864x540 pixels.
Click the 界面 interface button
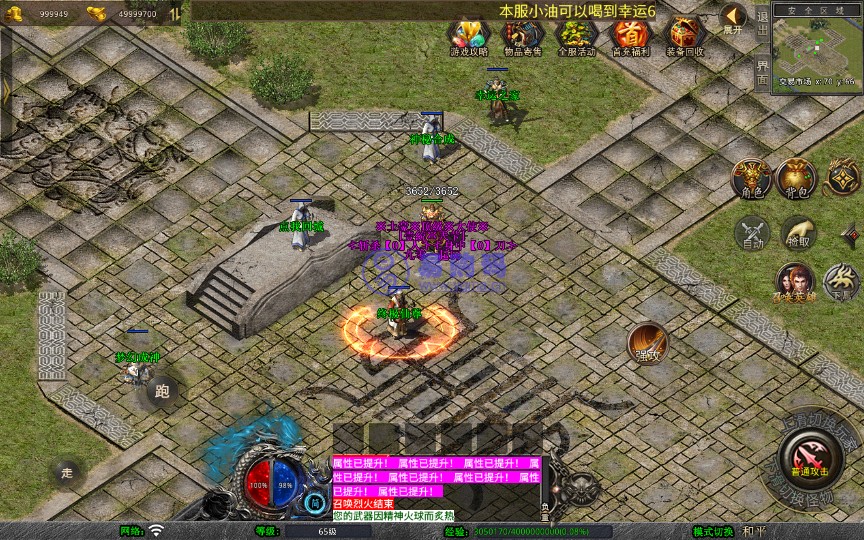[x=762, y=72]
